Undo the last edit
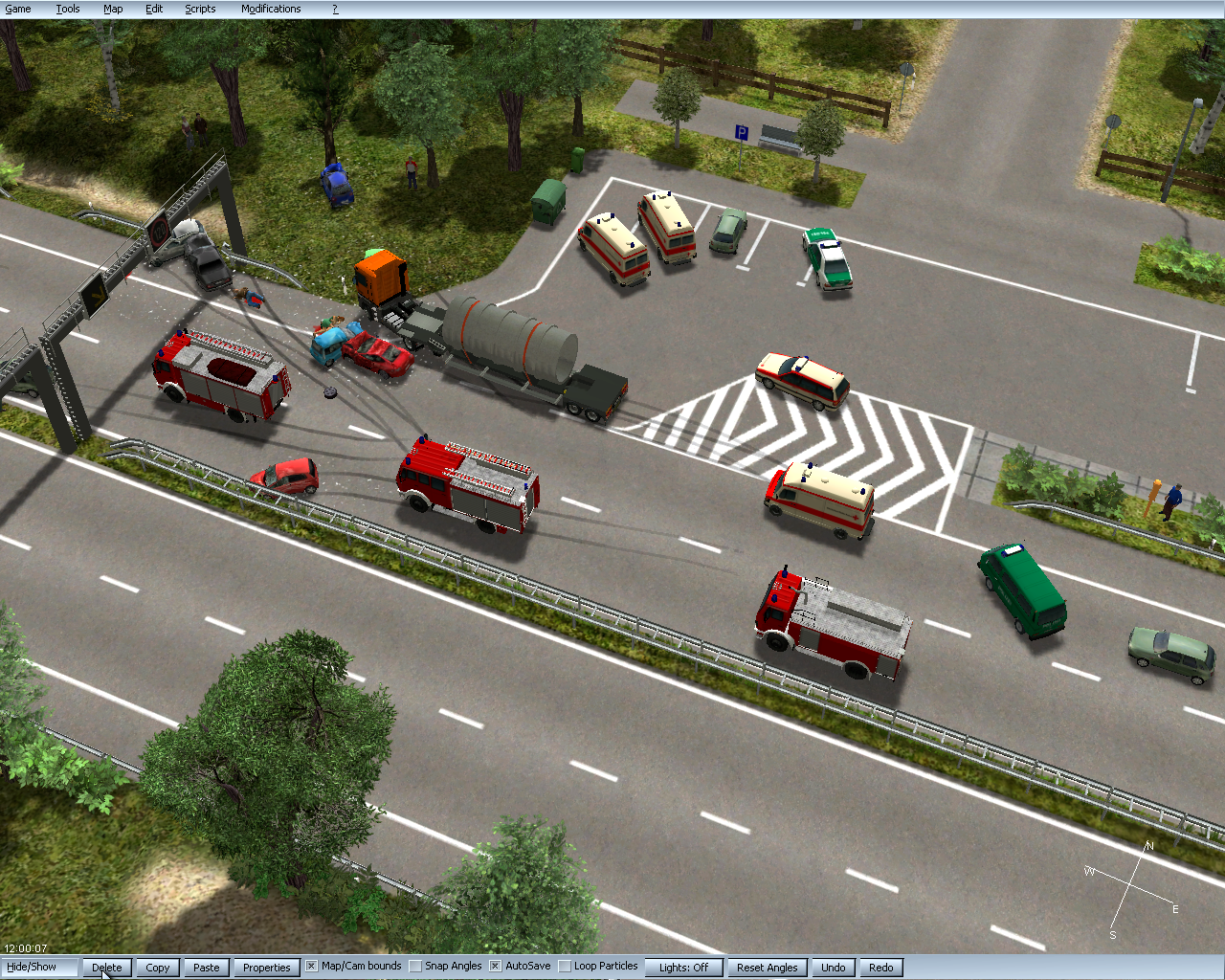 [834, 968]
